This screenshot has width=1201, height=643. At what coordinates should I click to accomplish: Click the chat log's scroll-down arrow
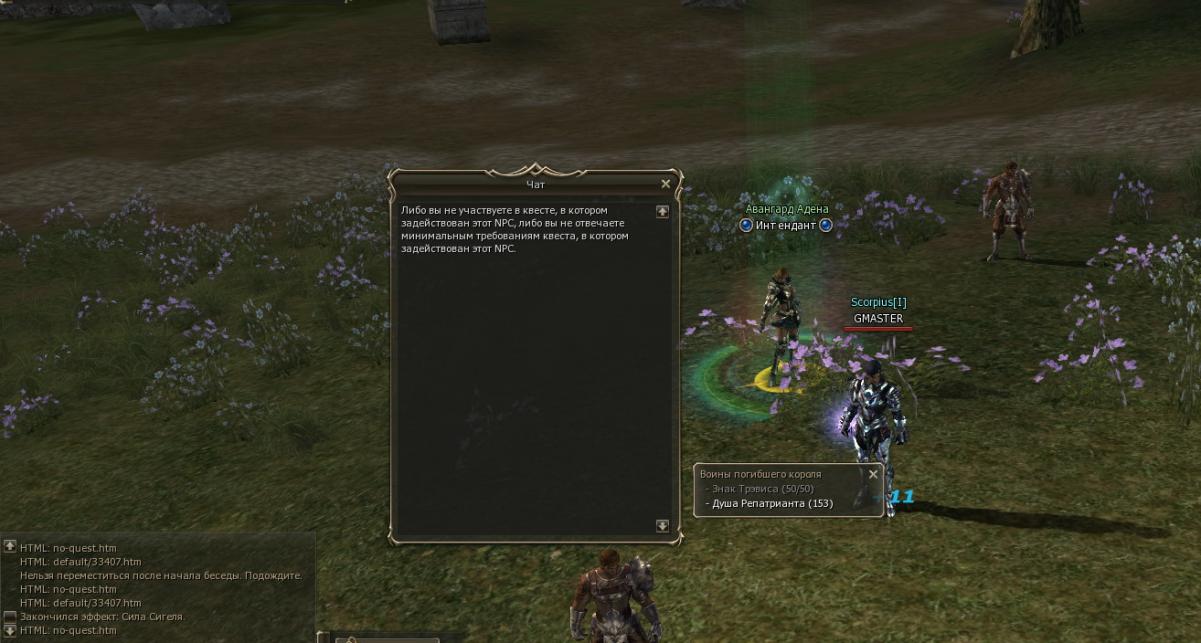(10, 630)
